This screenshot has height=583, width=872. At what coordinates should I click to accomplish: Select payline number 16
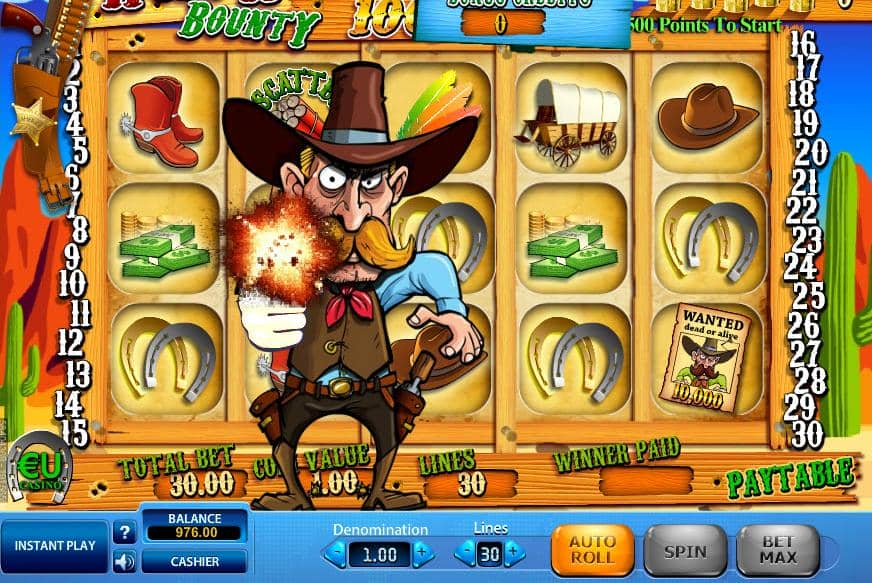[803, 43]
